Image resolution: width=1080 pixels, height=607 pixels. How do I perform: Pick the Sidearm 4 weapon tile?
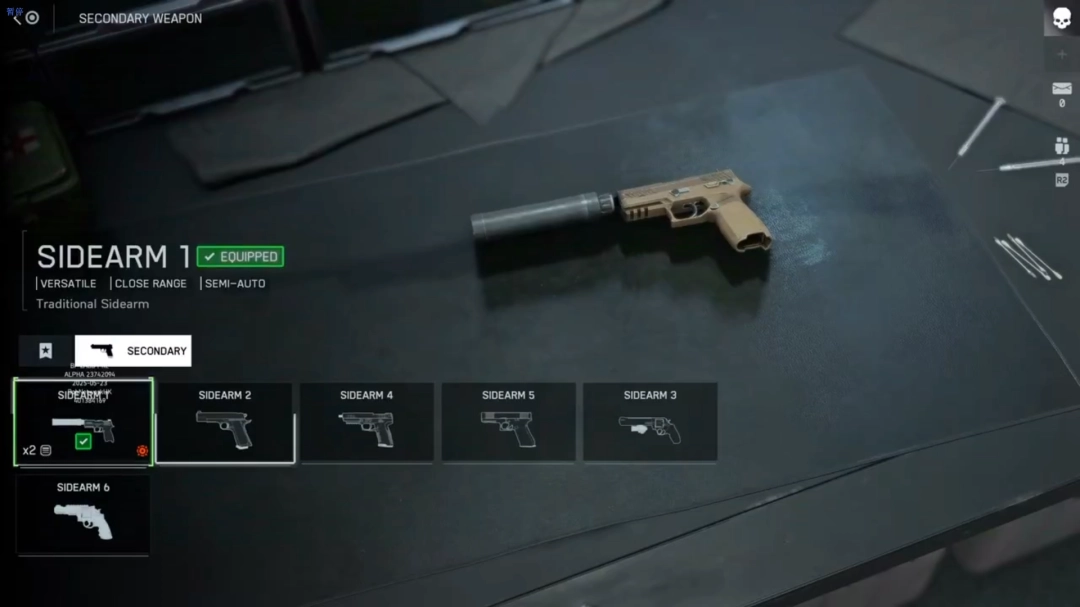[x=367, y=422]
